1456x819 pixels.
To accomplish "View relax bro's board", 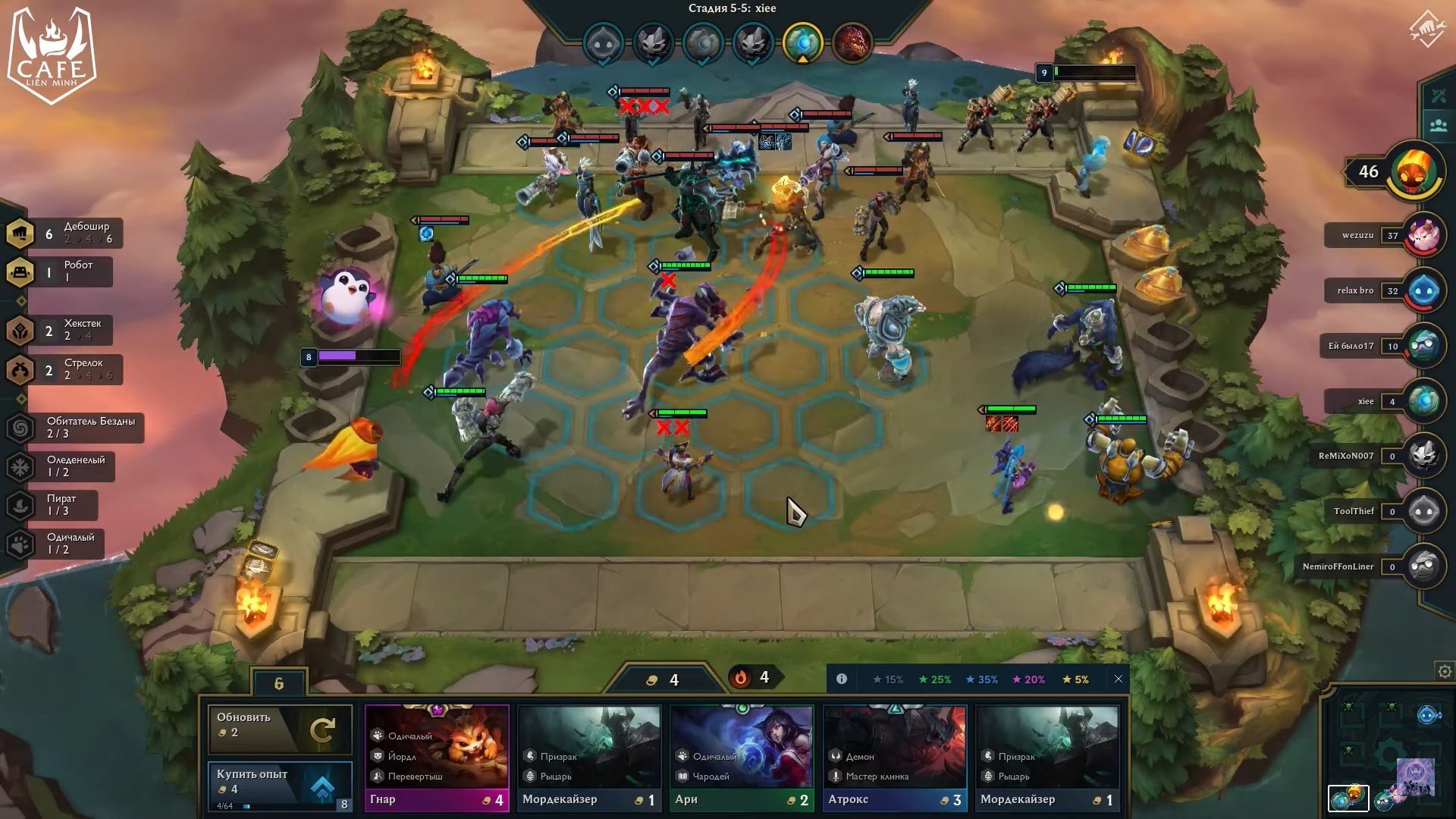I will [1423, 290].
